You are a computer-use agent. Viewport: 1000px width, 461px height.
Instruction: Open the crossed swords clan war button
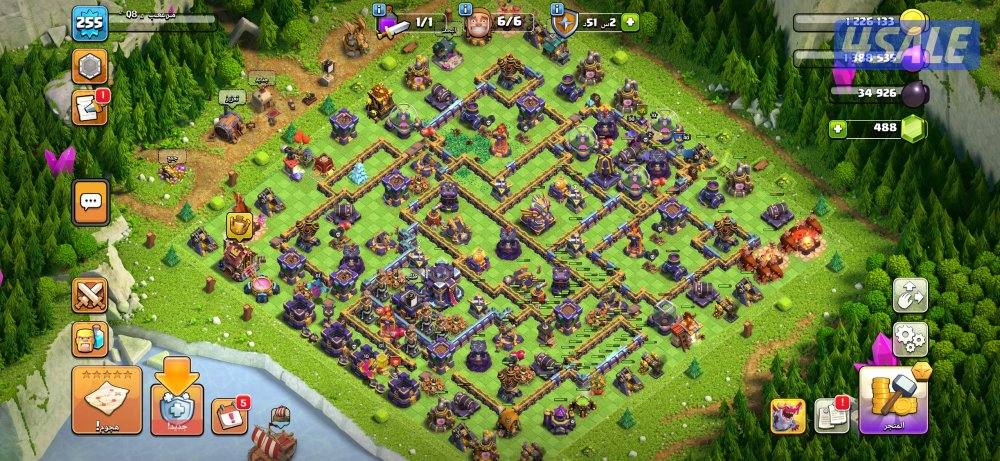pyautogui.click(x=90, y=294)
